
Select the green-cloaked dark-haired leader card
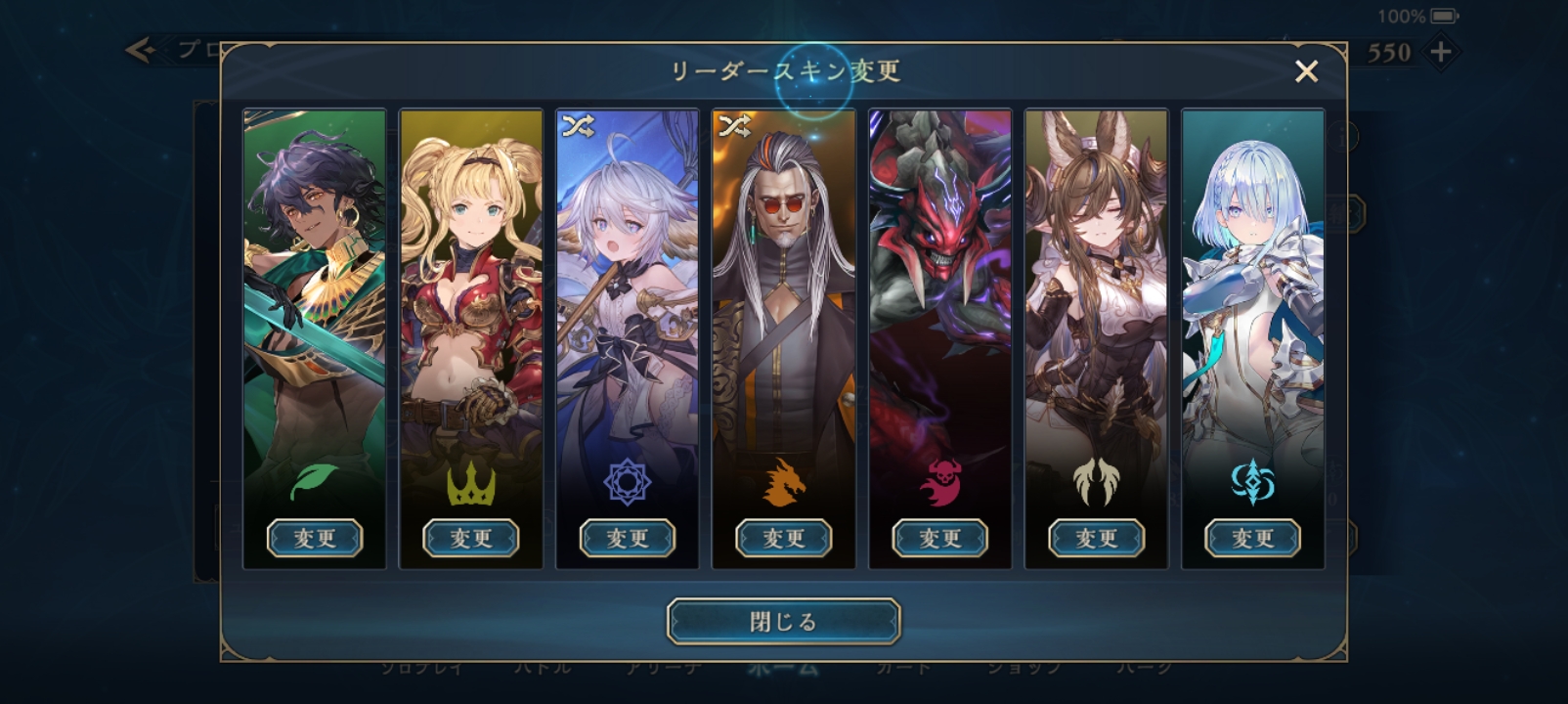[314, 293]
